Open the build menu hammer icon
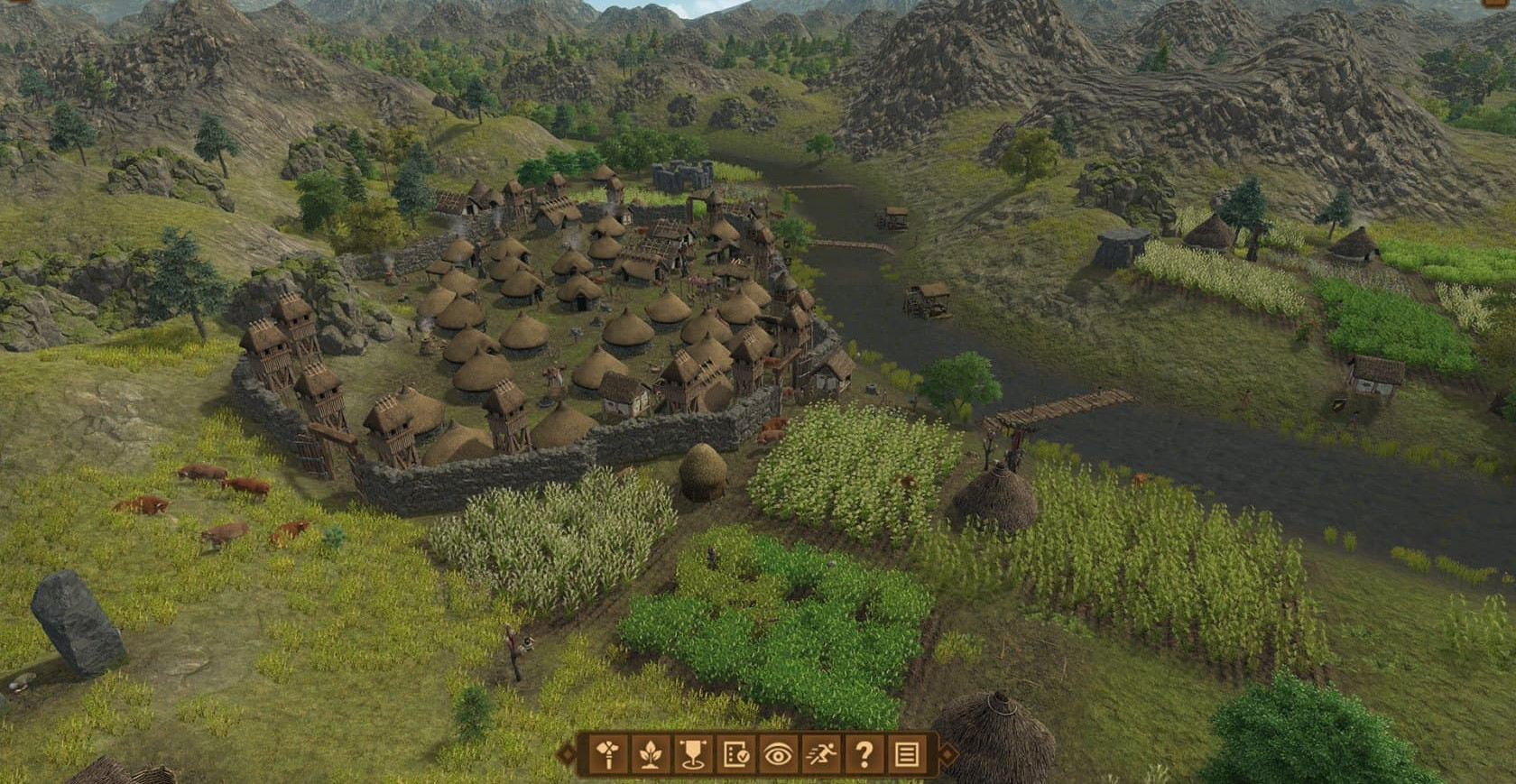This screenshot has width=1516, height=784. (608, 753)
